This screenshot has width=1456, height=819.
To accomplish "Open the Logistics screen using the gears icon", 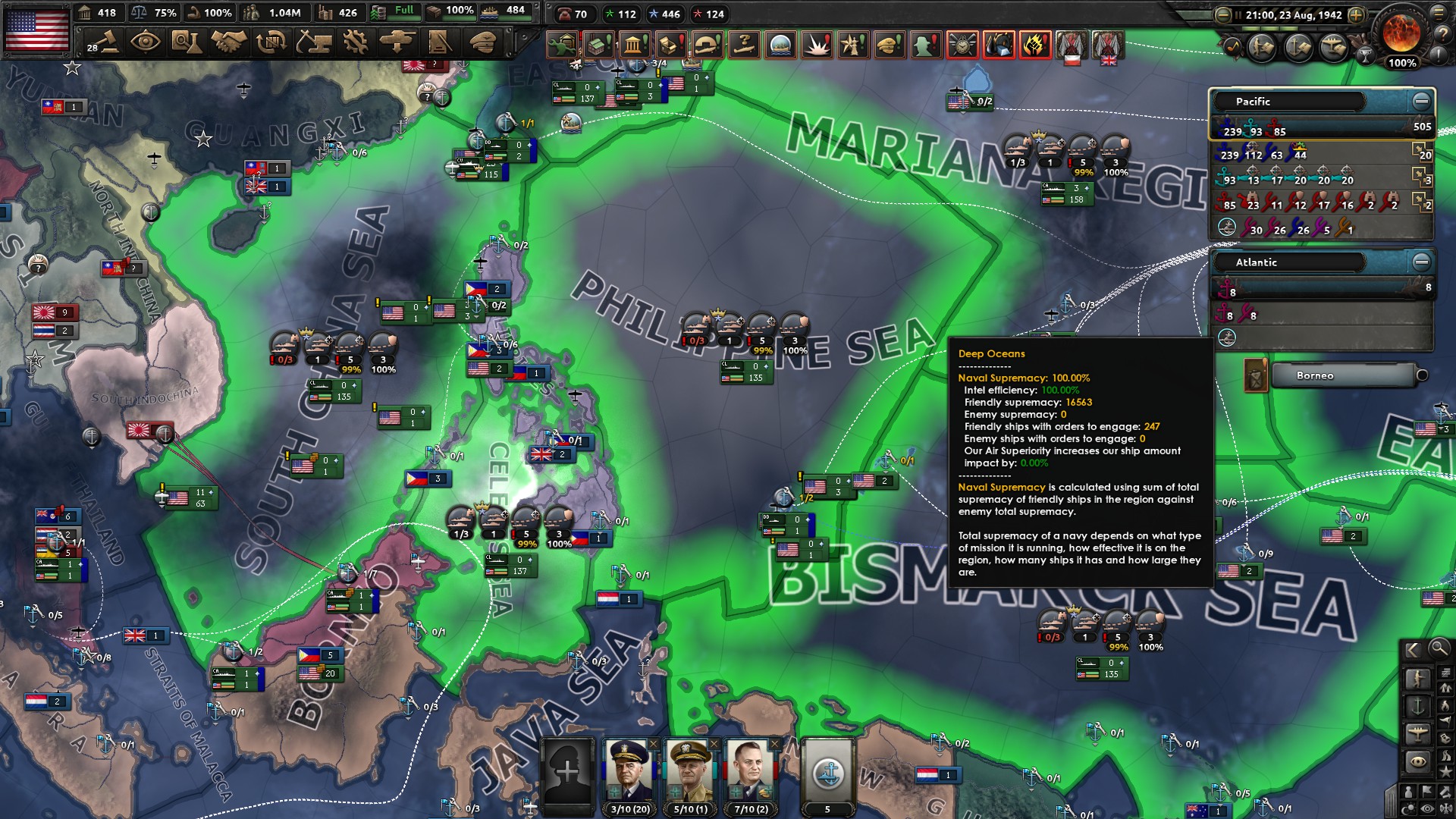I will pos(356,43).
